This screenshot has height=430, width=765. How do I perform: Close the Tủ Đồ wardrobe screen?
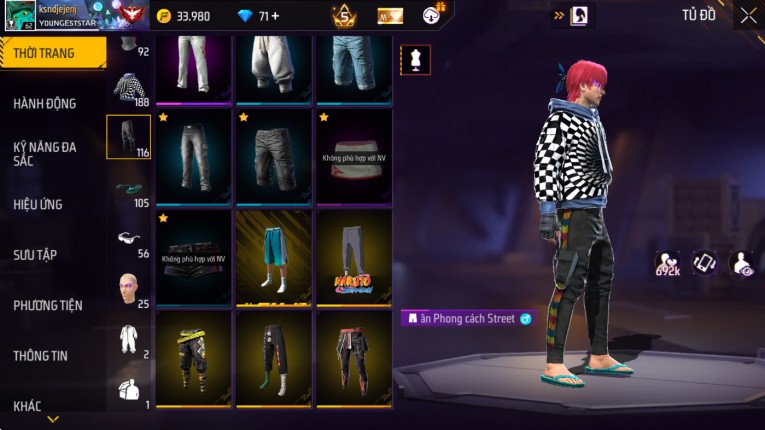click(748, 15)
